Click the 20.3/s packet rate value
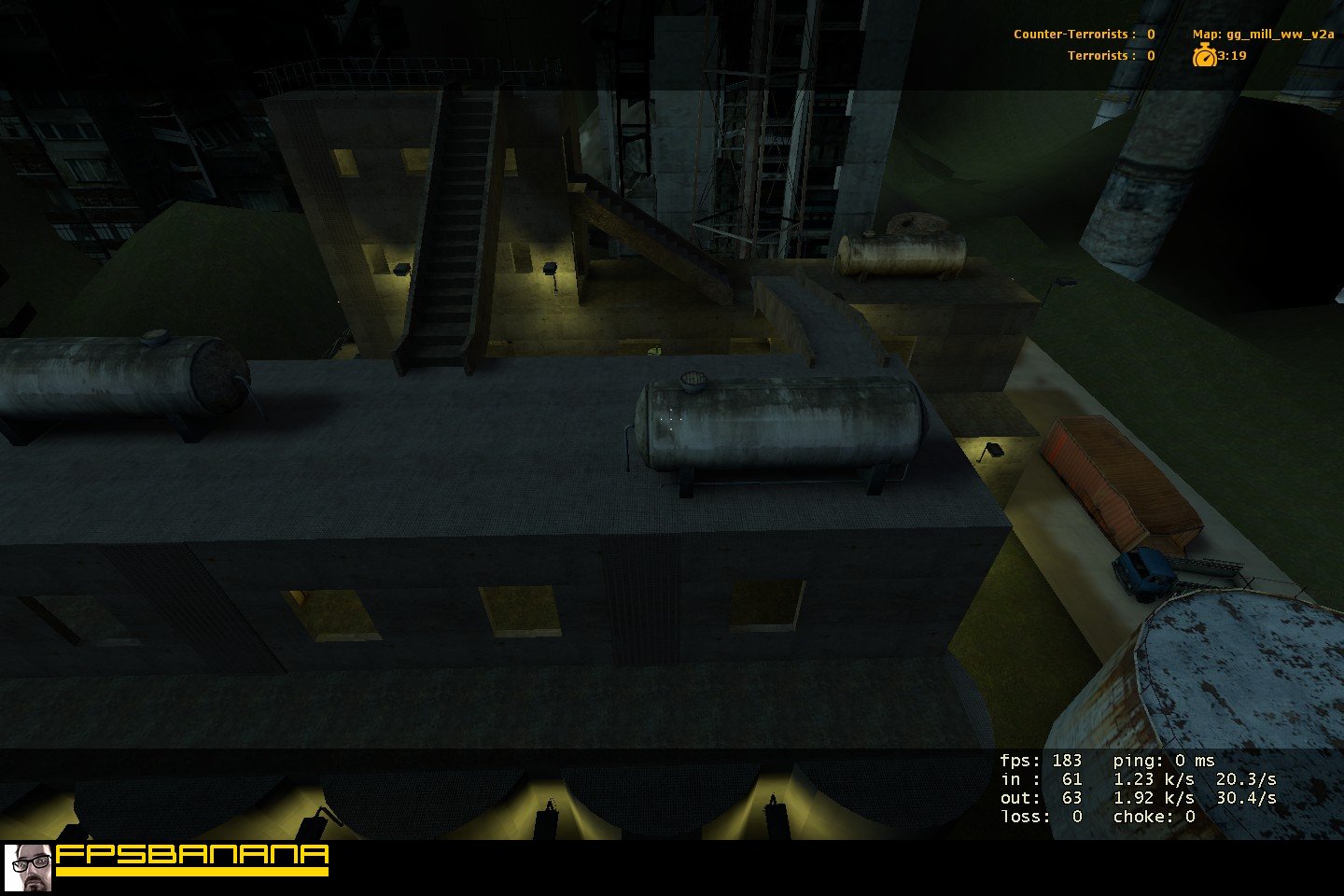The image size is (1344, 896). pyautogui.click(x=1244, y=778)
